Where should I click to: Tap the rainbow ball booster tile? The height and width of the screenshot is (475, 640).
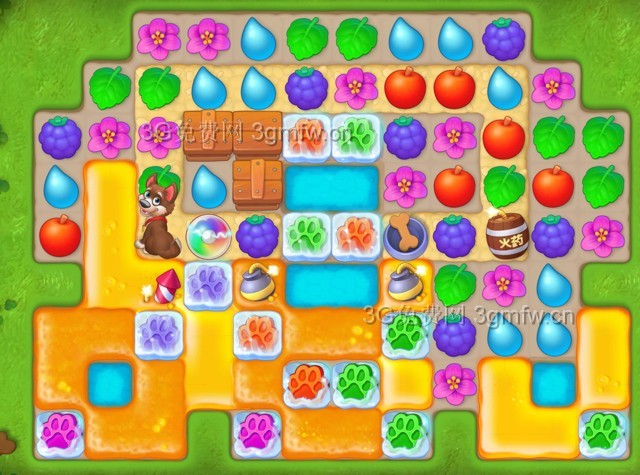coord(208,236)
